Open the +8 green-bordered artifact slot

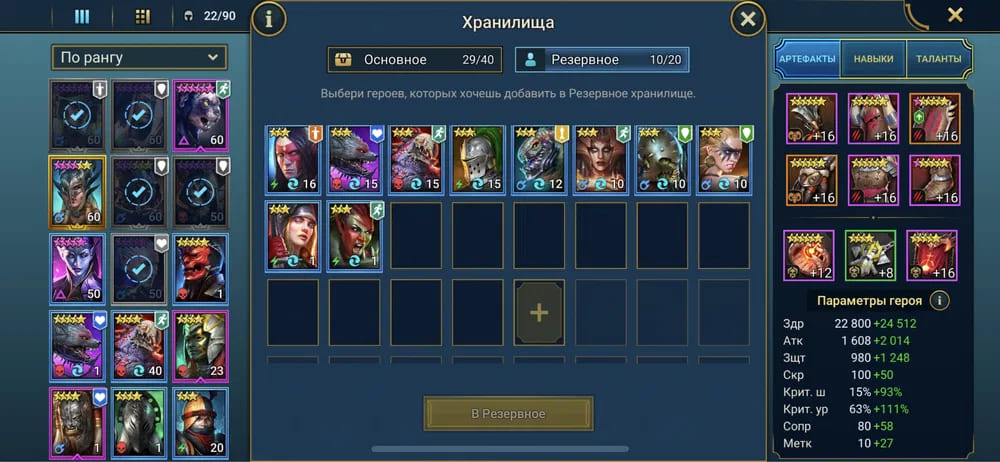click(870, 255)
